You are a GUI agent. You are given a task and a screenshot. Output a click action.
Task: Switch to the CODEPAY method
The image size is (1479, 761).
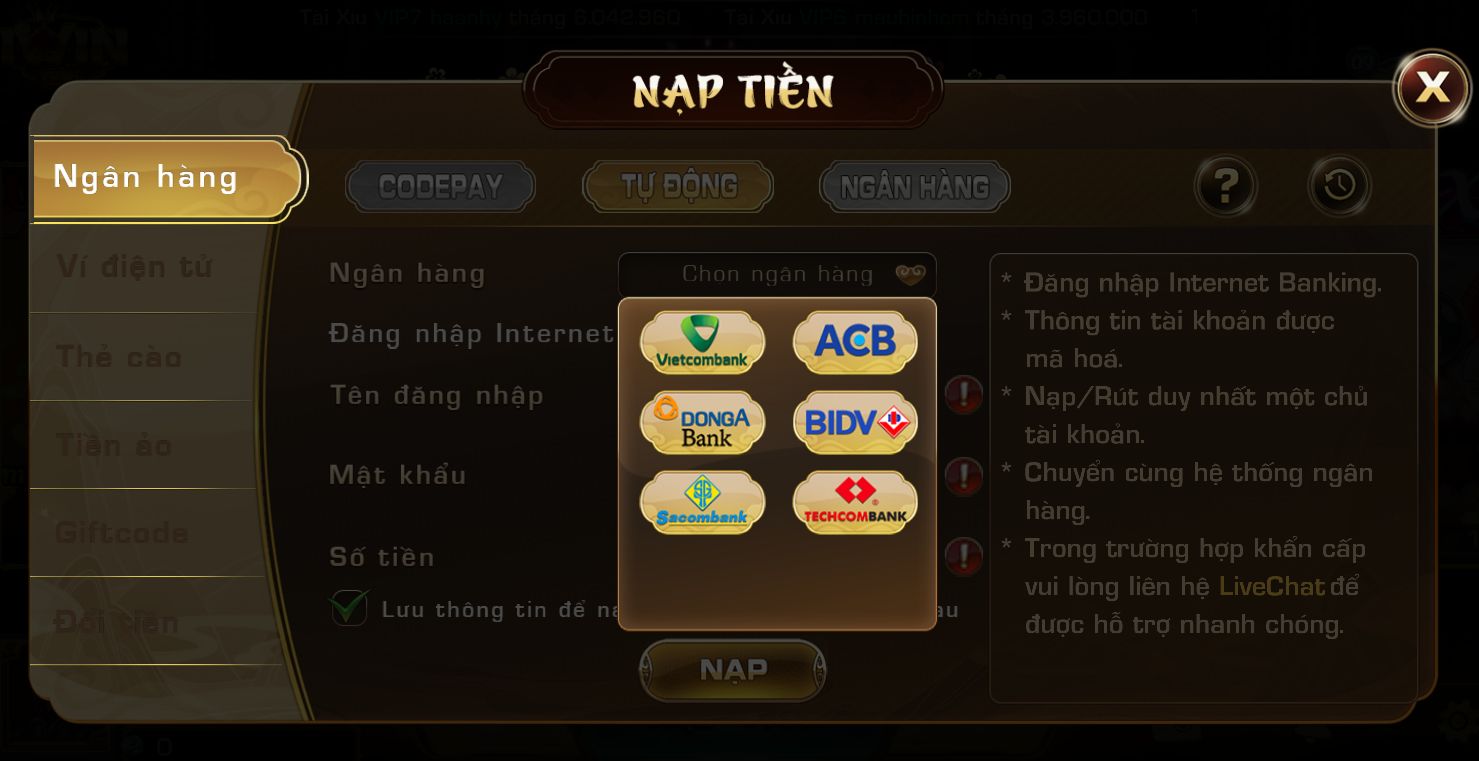(440, 186)
